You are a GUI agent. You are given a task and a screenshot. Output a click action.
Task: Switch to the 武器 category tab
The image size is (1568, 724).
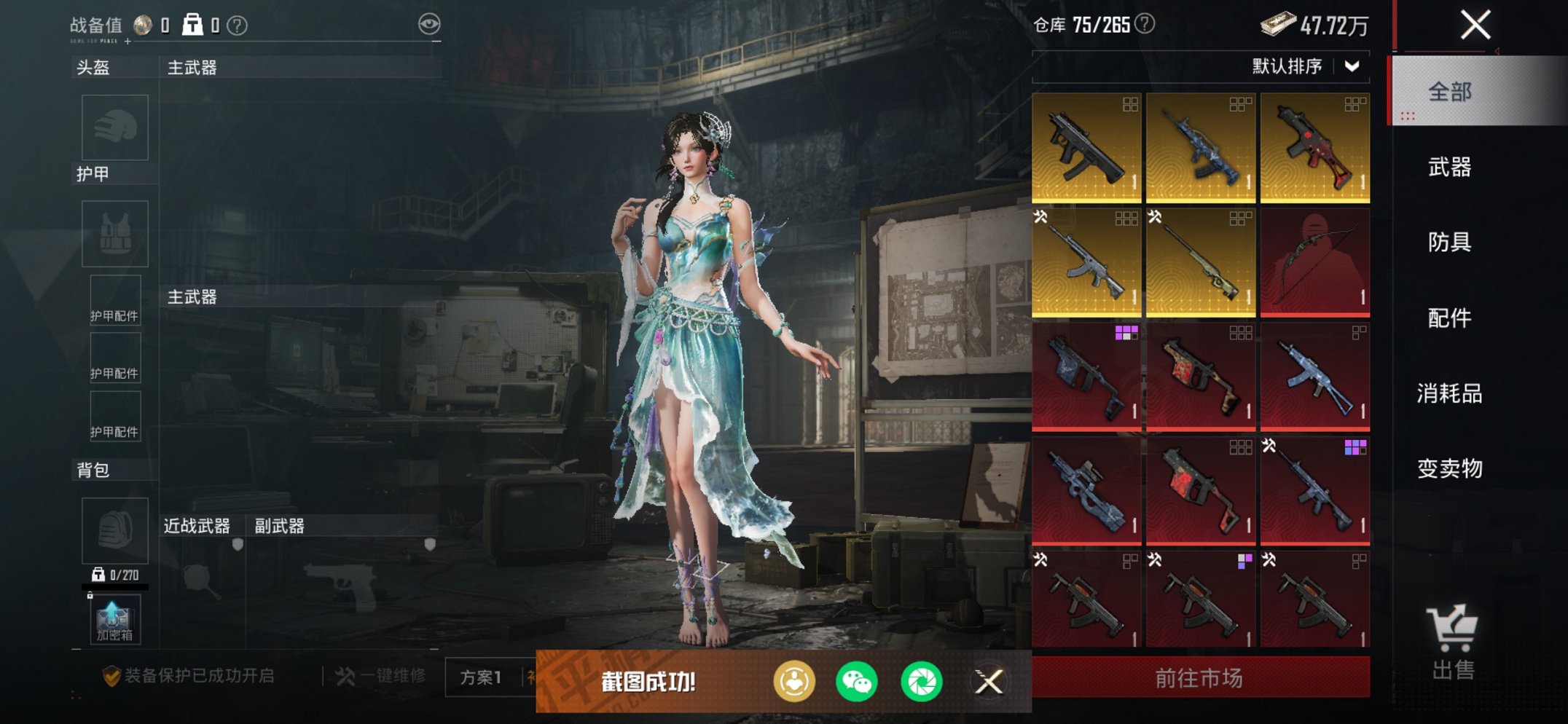point(1450,168)
